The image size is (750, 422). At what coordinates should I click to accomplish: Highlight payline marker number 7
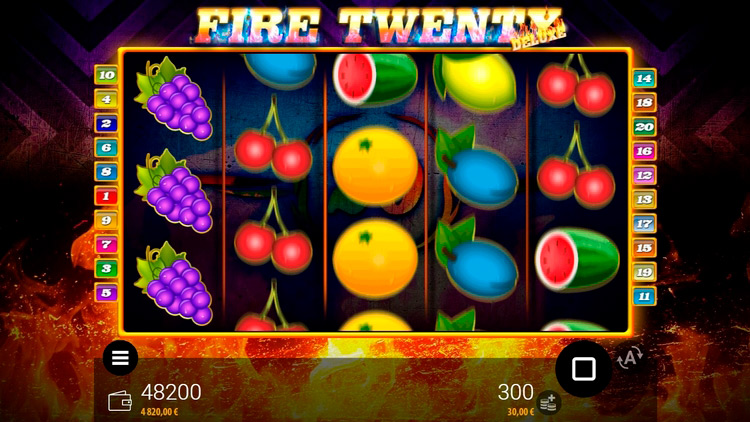[106, 244]
